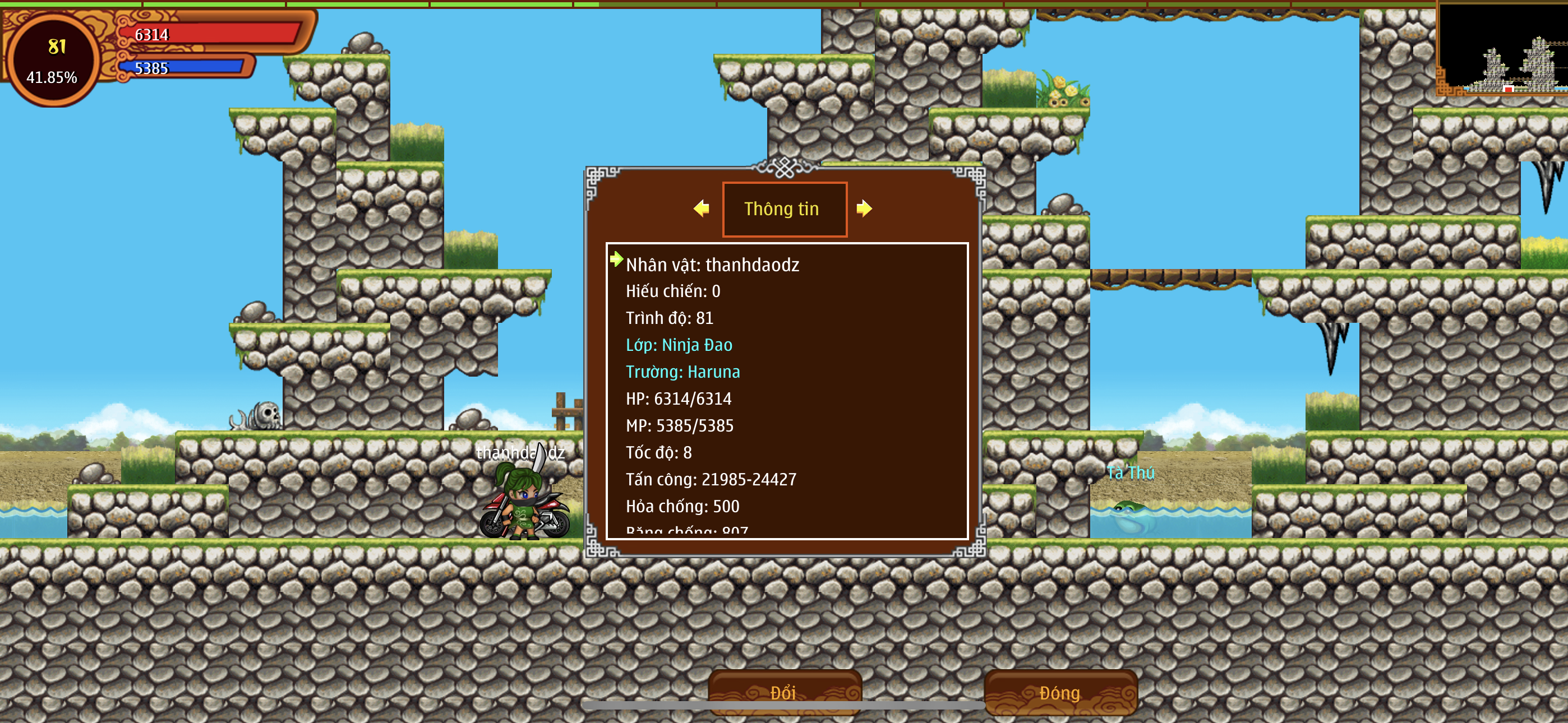Select the Nhân vật: thanhdaodz row
Image resolution: width=1568 pixels, height=723 pixels.
712,265
